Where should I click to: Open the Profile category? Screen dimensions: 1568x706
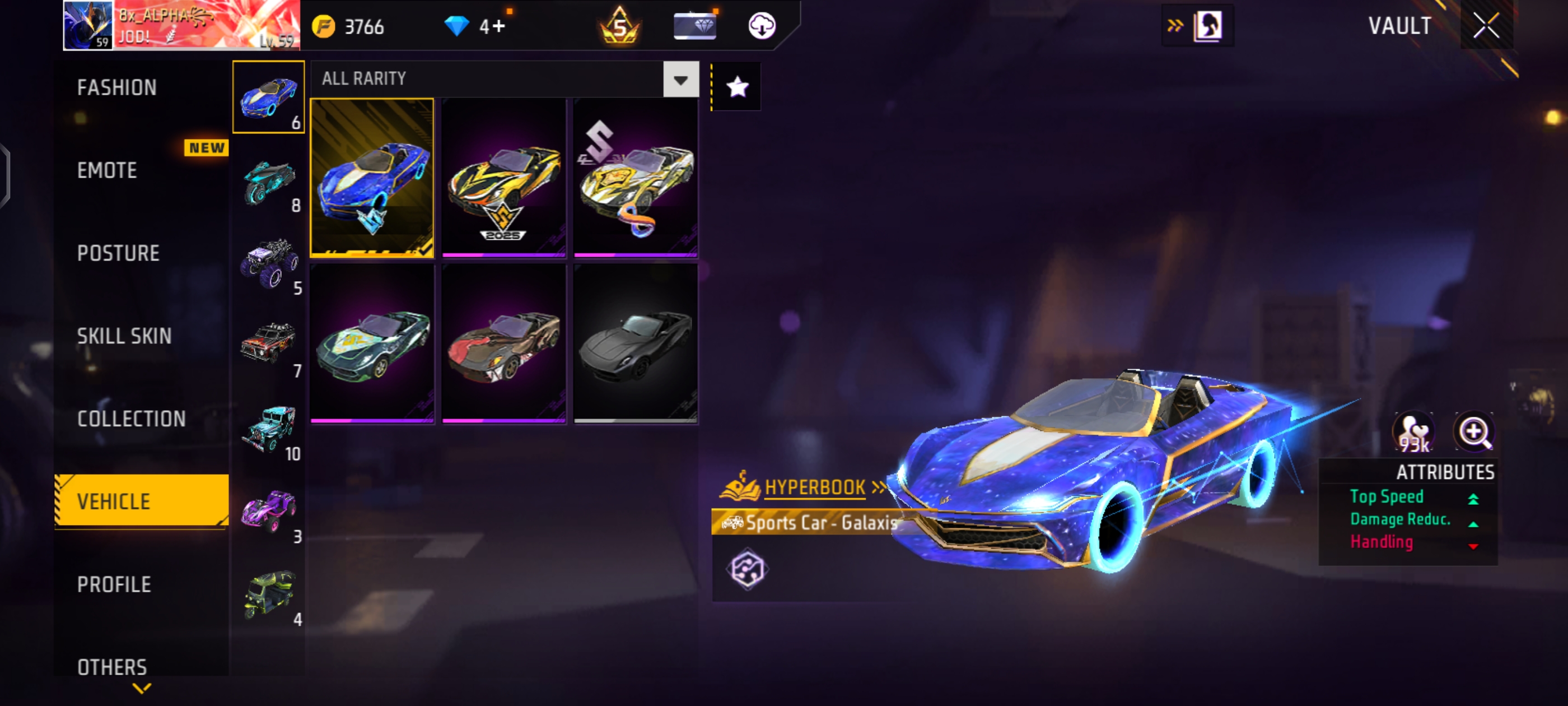(x=114, y=585)
